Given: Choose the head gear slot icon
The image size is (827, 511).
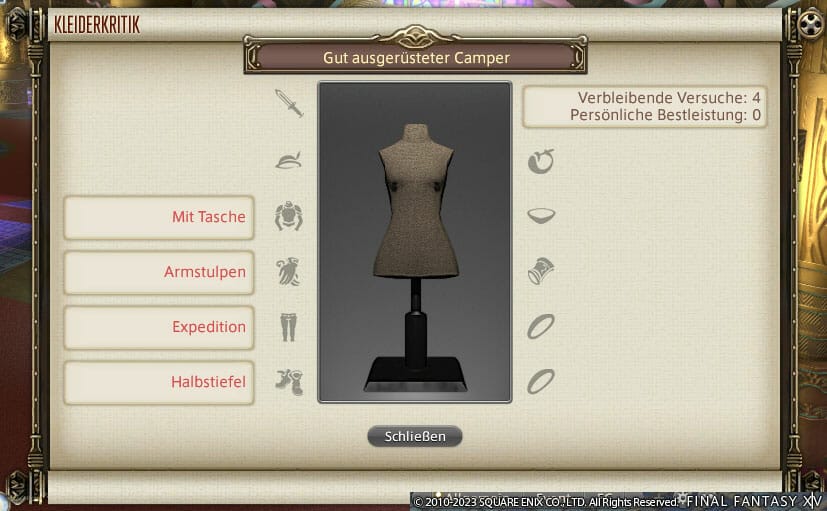Looking at the screenshot, I should tap(289, 160).
